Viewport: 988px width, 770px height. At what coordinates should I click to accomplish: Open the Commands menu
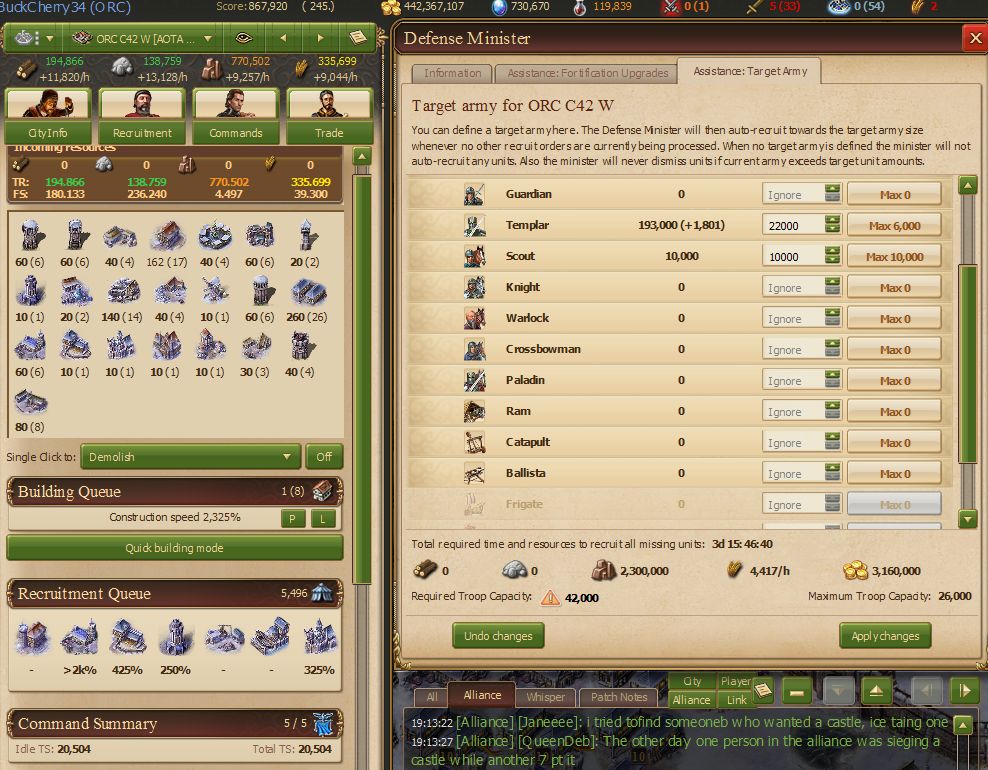click(236, 132)
